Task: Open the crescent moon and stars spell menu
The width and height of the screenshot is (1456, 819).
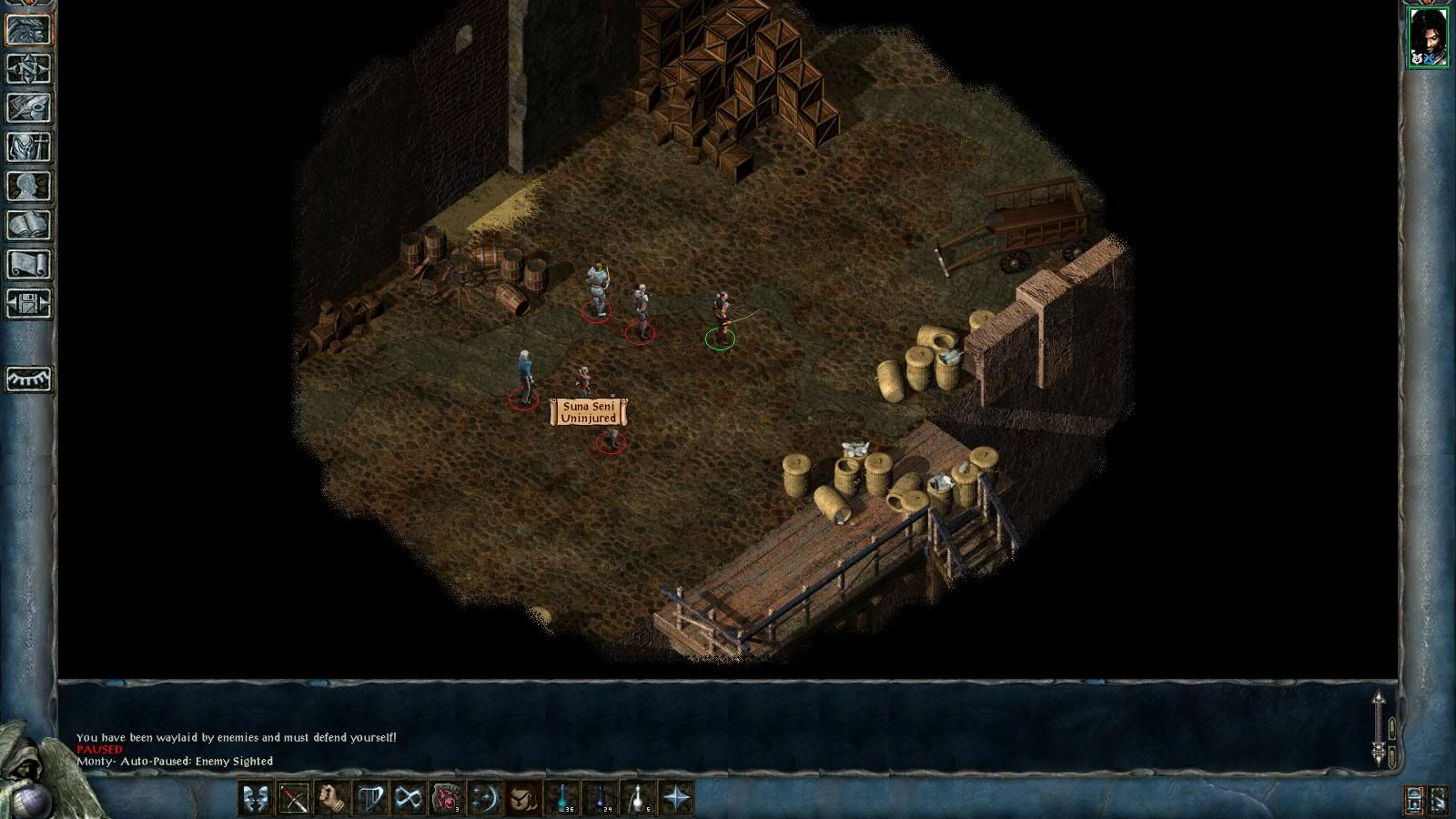Action: coord(484,799)
